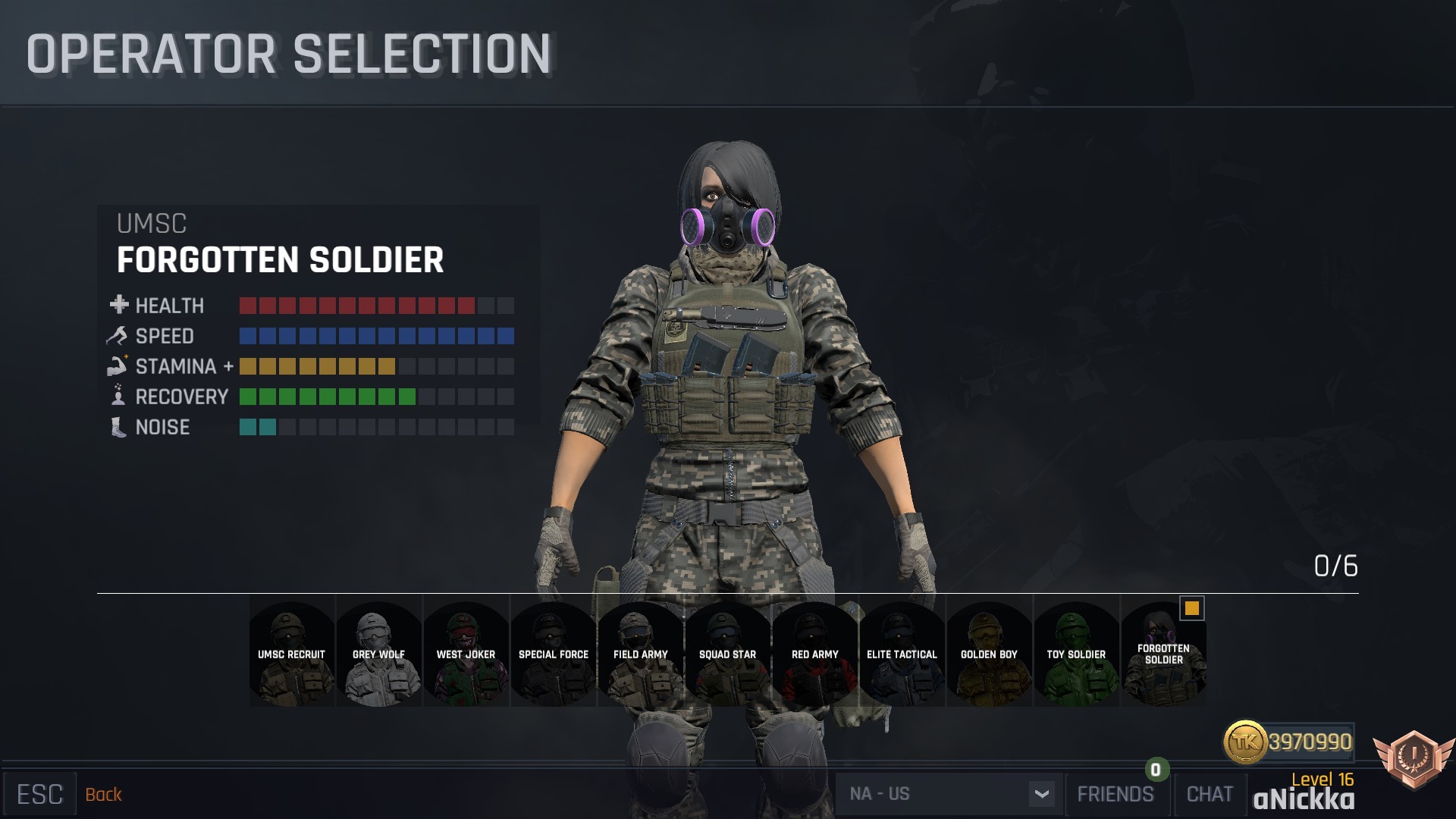This screenshot has width=1456, height=819.
Task: Click the TK coin icon
Action: (1247, 744)
